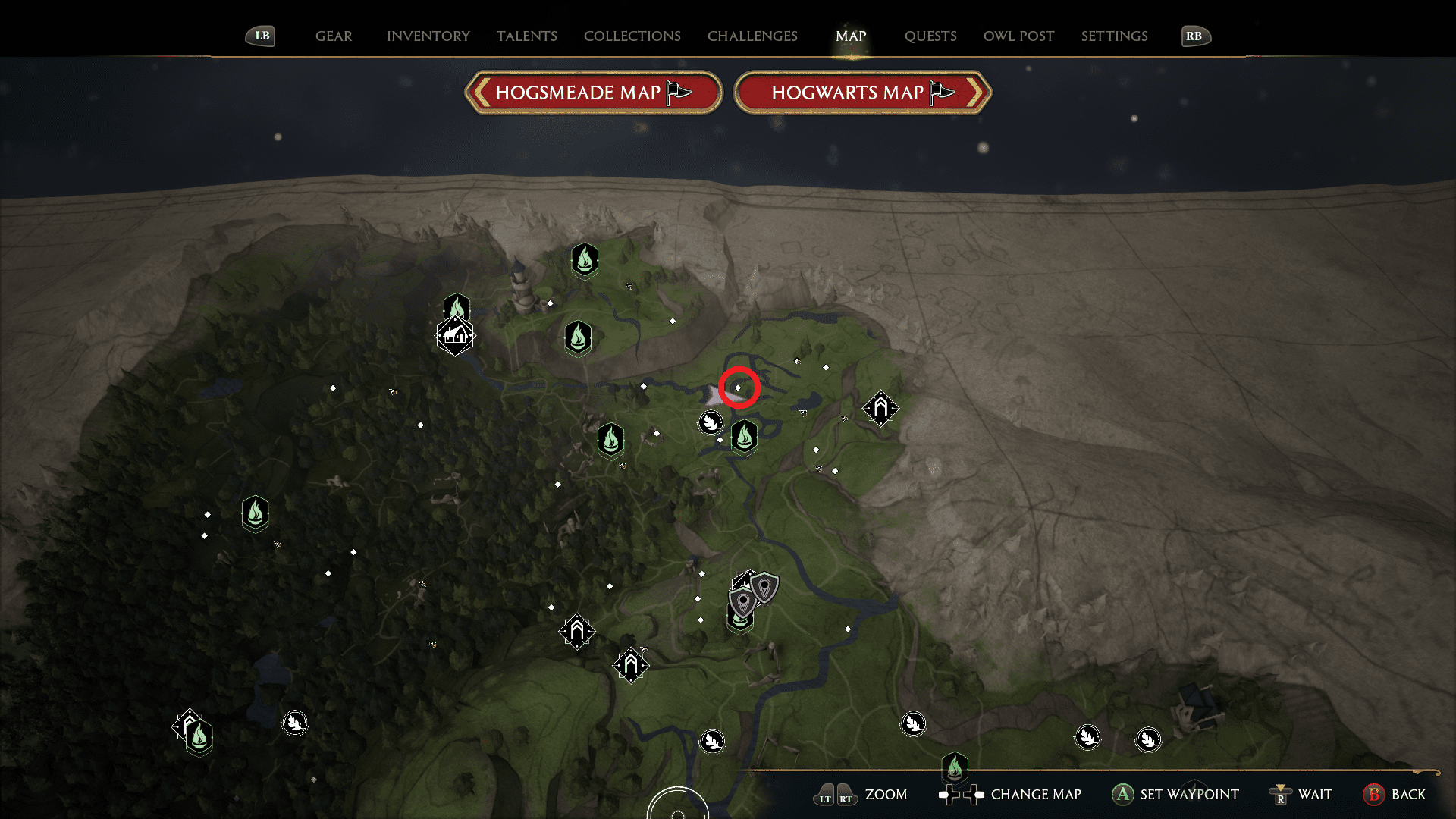The height and width of the screenshot is (819, 1456).
Task: Click the animal den paw icon near the river
Action: click(x=711, y=422)
